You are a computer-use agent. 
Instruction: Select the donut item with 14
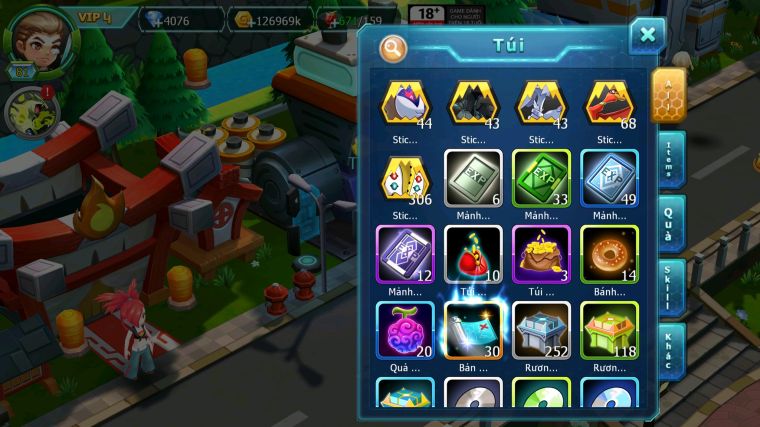pyautogui.click(x=609, y=252)
